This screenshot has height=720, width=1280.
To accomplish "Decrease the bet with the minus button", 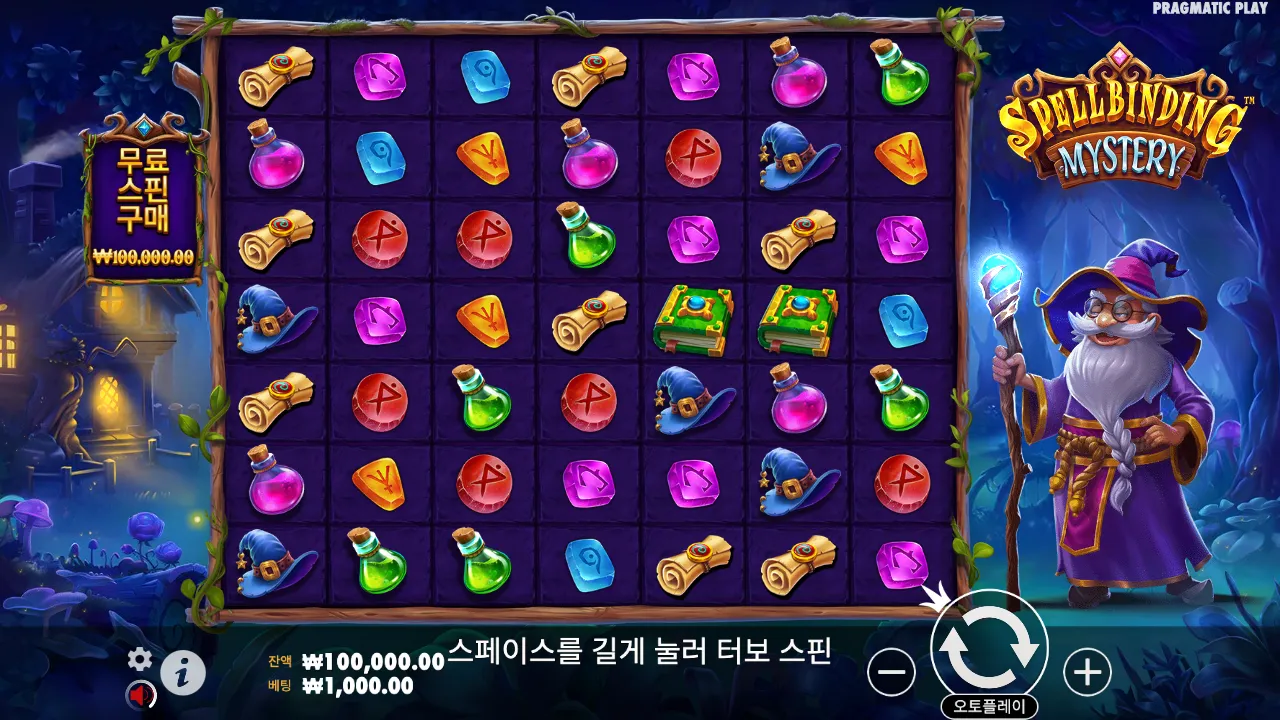I will pyautogui.click(x=890, y=672).
